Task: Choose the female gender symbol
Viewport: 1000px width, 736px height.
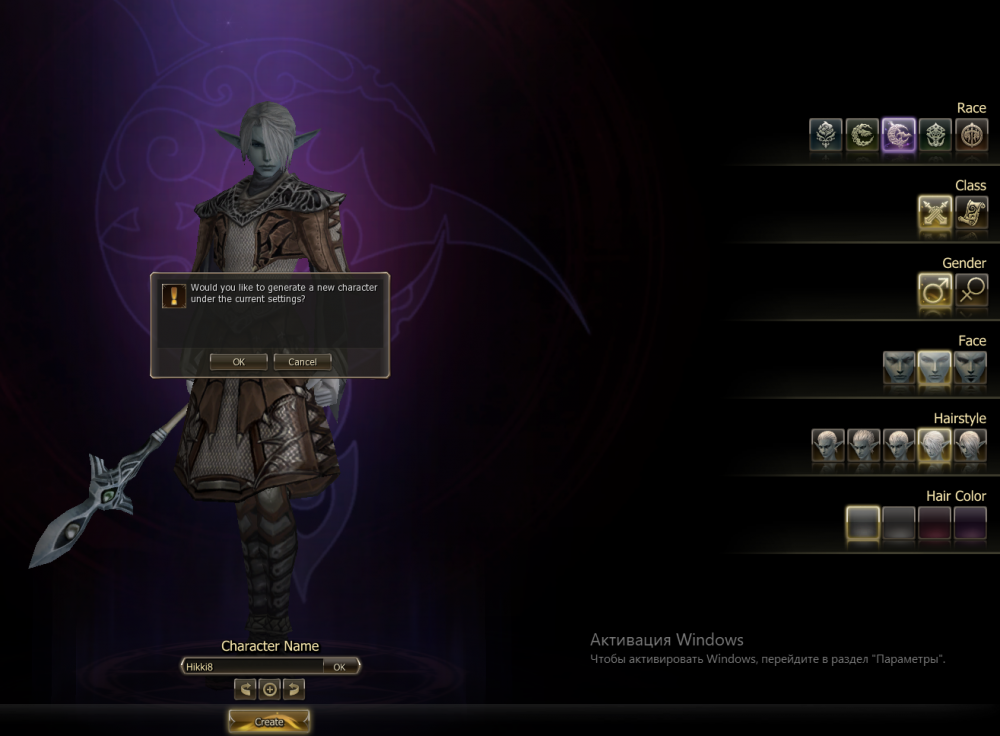Action: pyautogui.click(x=971, y=290)
